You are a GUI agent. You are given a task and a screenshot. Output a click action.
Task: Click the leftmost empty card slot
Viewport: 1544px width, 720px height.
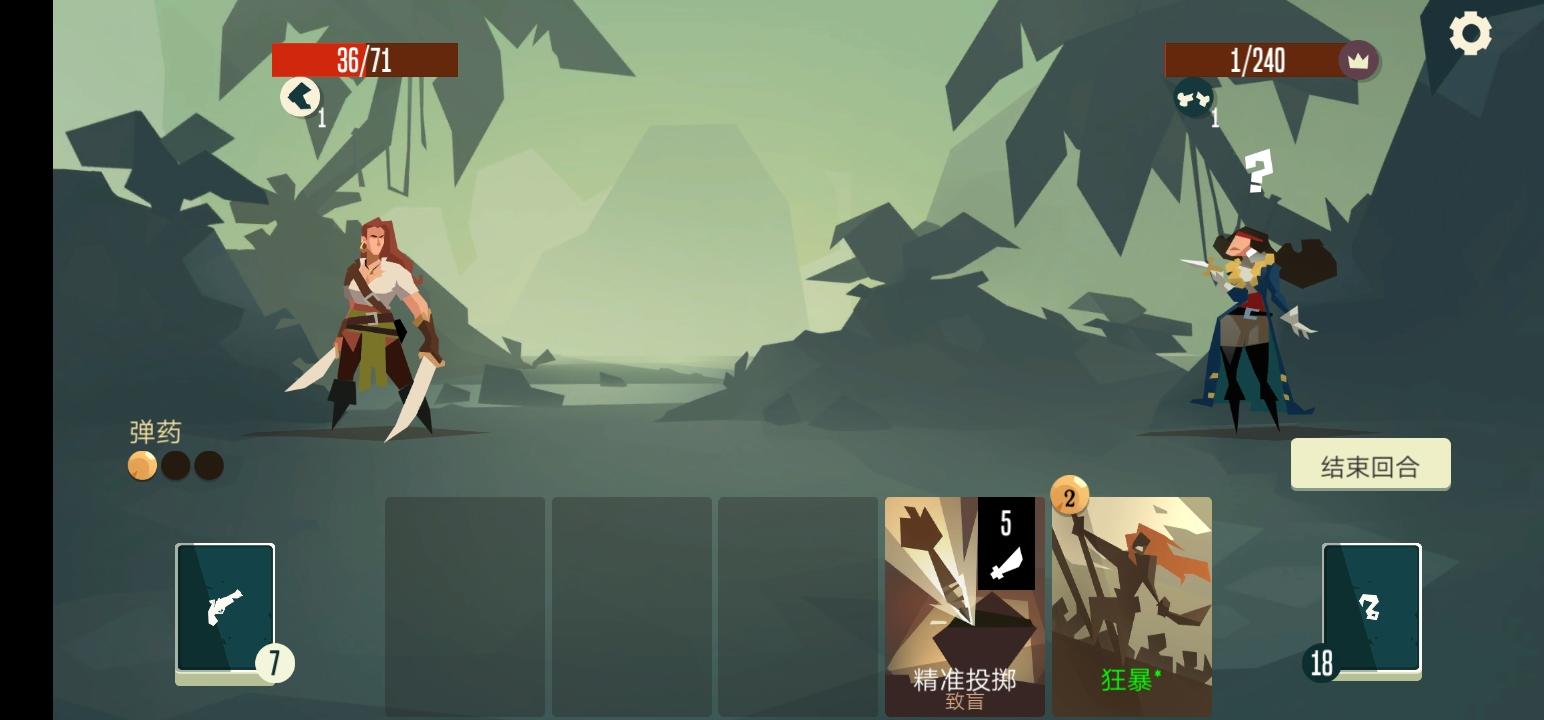[465, 605]
